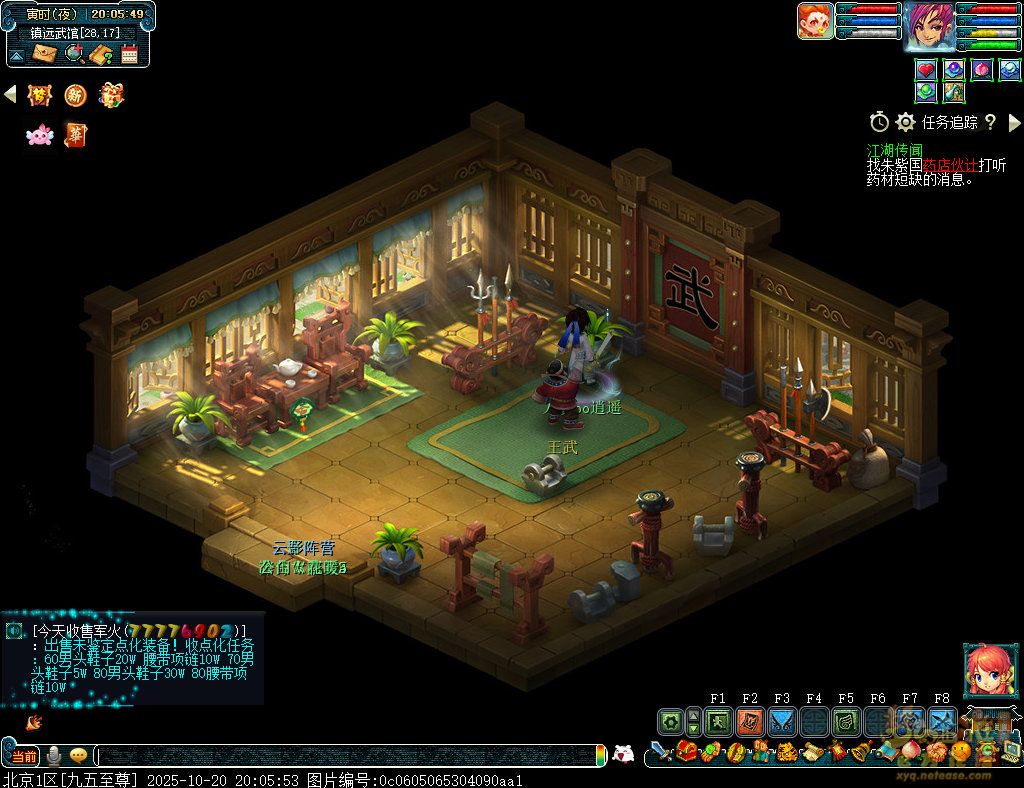
Task: Open the purple-haired character portrait
Action: (928, 25)
